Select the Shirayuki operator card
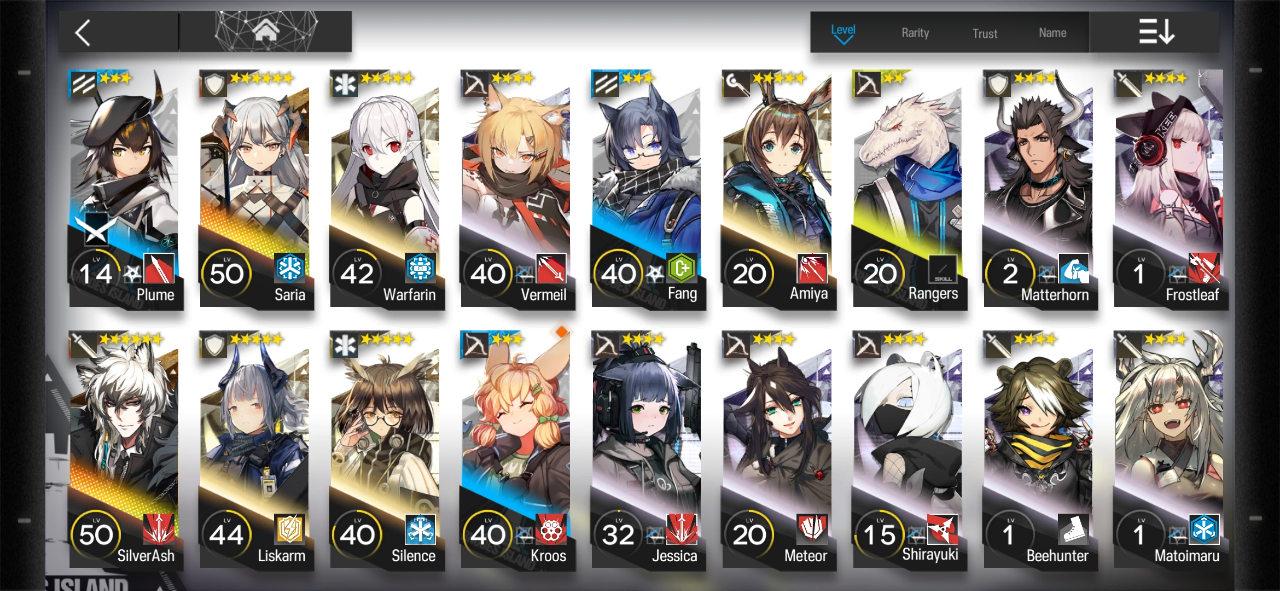This screenshot has height=591, width=1280. [x=907, y=447]
